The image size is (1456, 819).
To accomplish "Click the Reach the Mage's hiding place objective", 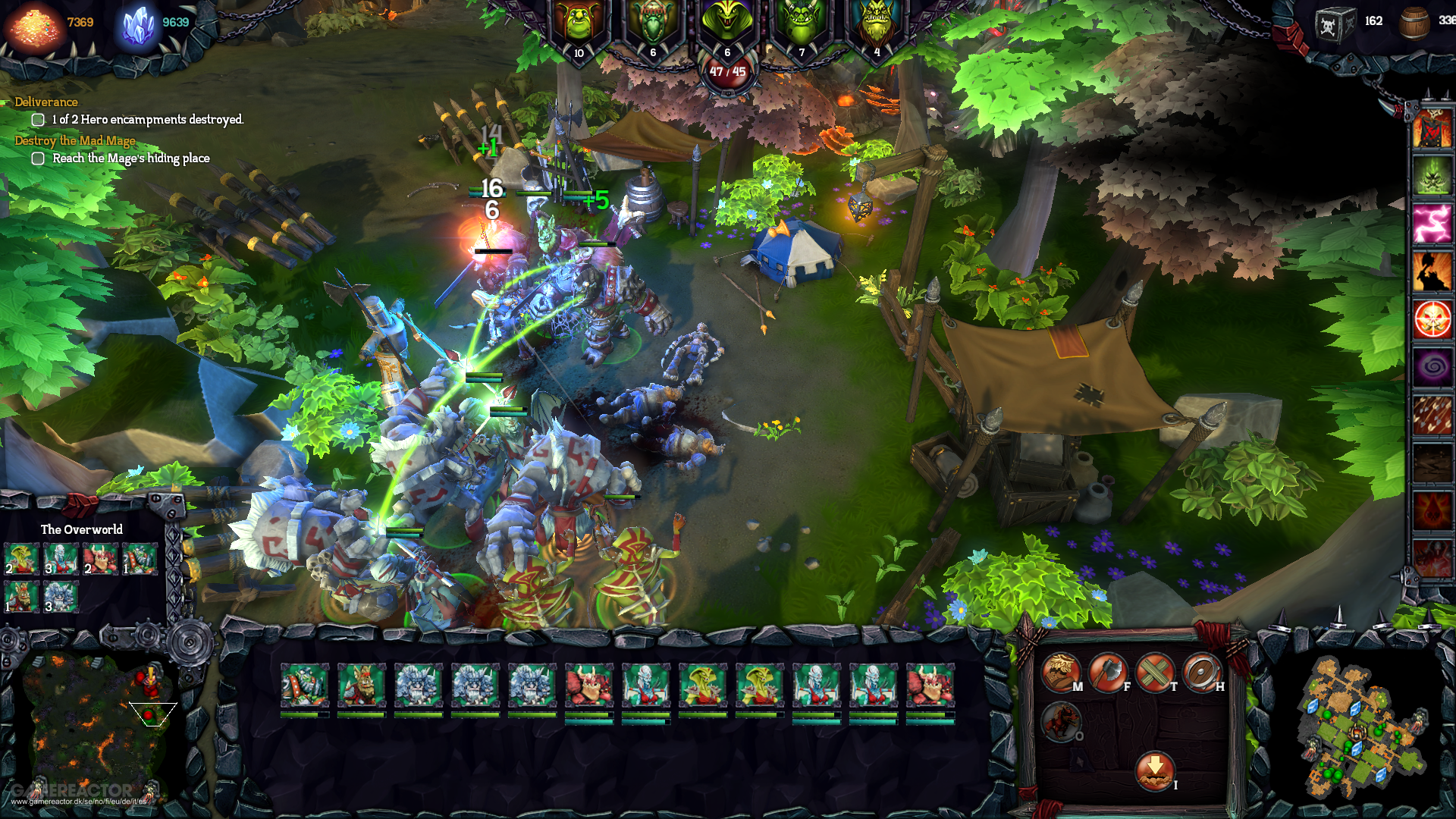I will (130, 158).
